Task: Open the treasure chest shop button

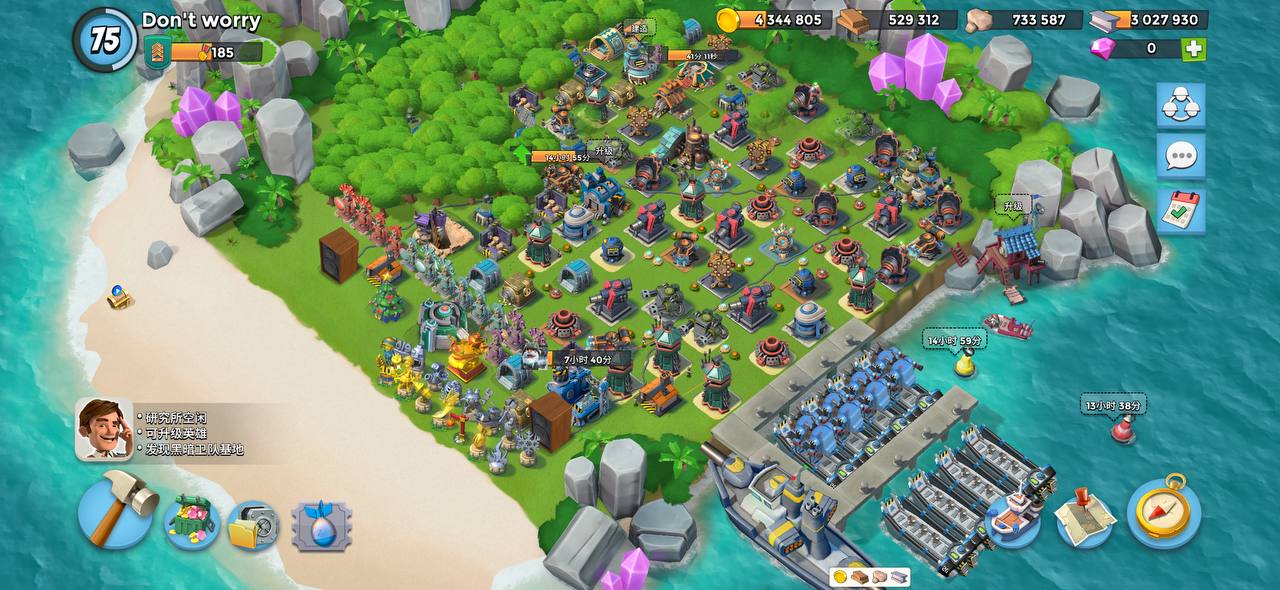Action: pyautogui.click(x=191, y=522)
